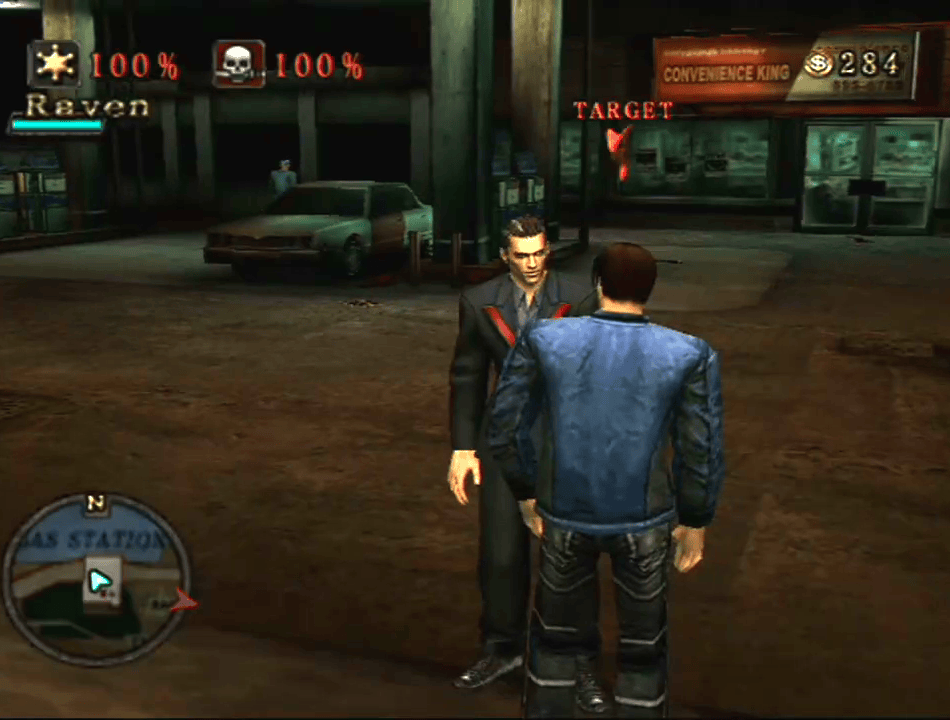The width and height of the screenshot is (950, 720).
Task: Select the dollar coin money icon
Action: (x=817, y=64)
